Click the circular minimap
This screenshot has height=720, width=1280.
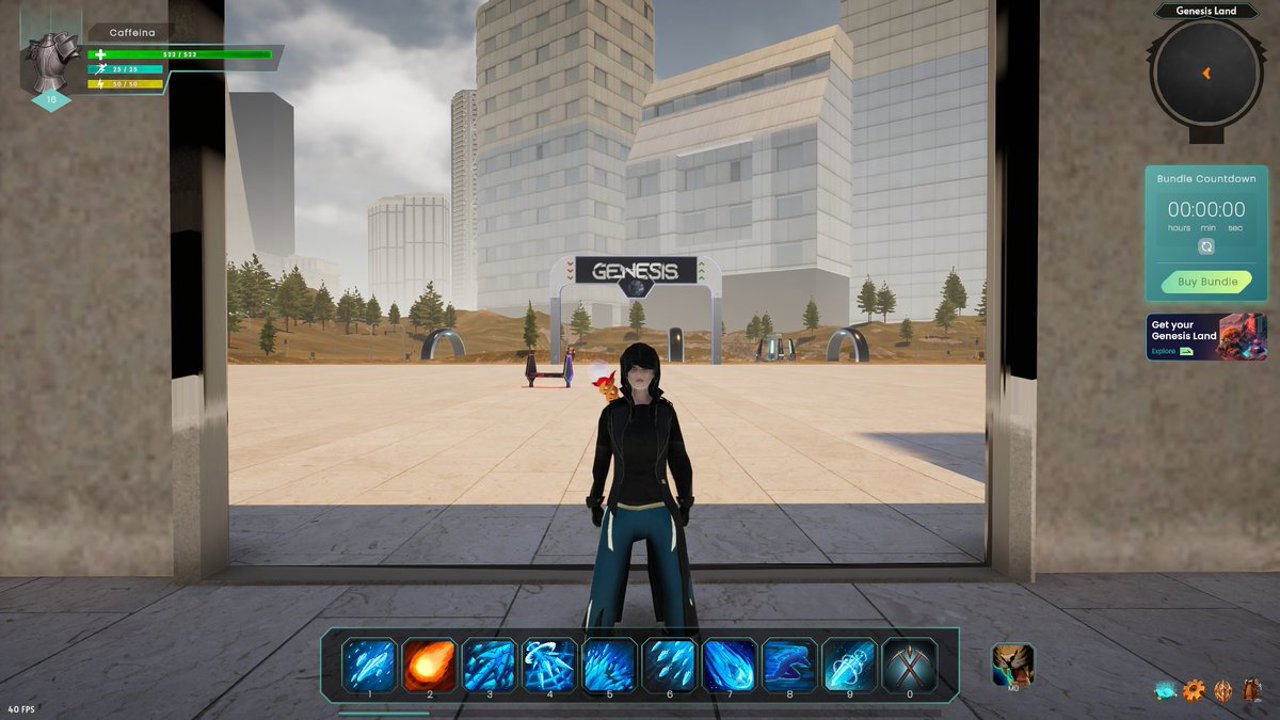1206,73
